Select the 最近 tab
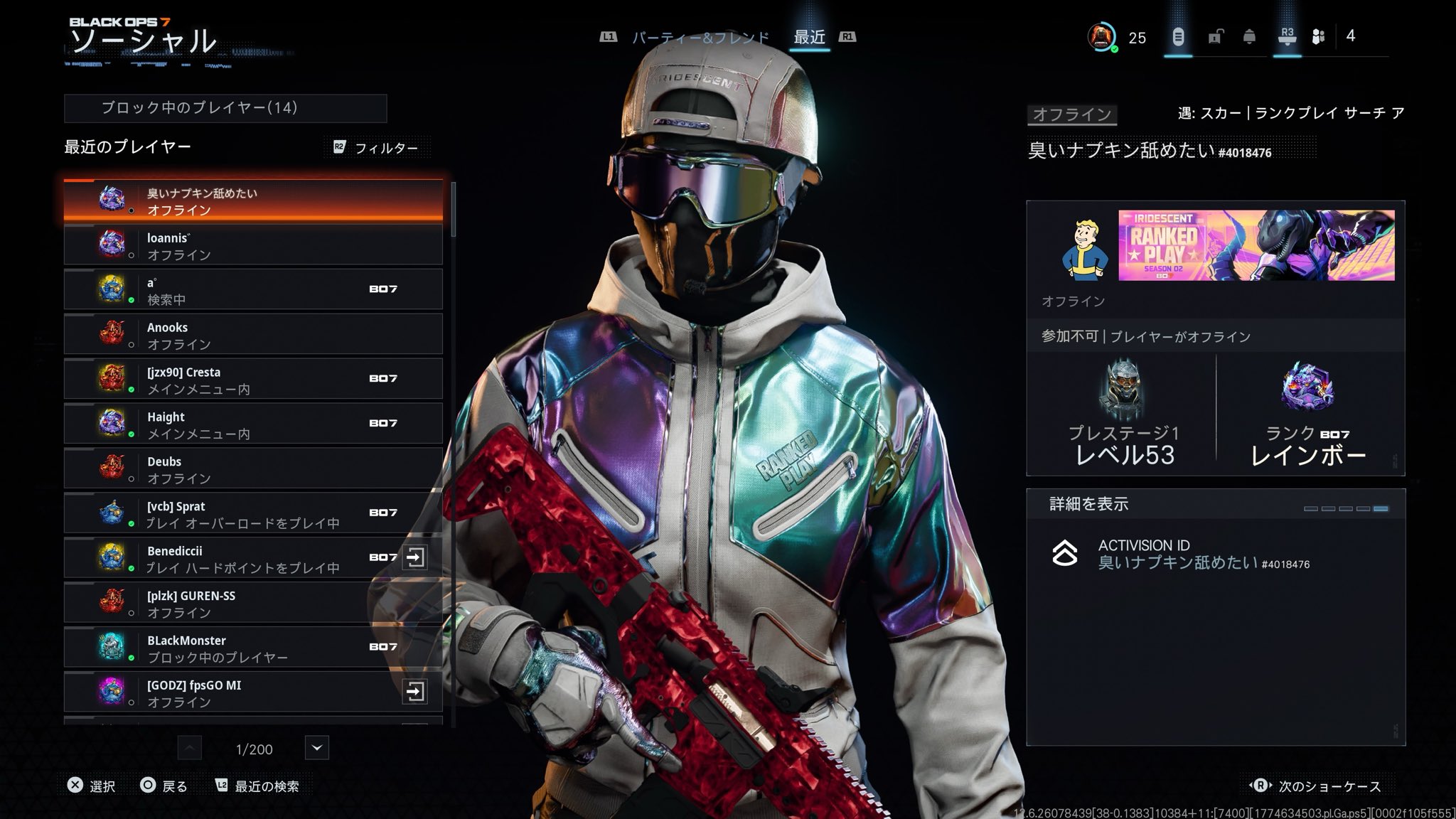The width and height of the screenshot is (1456, 819). tap(809, 37)
